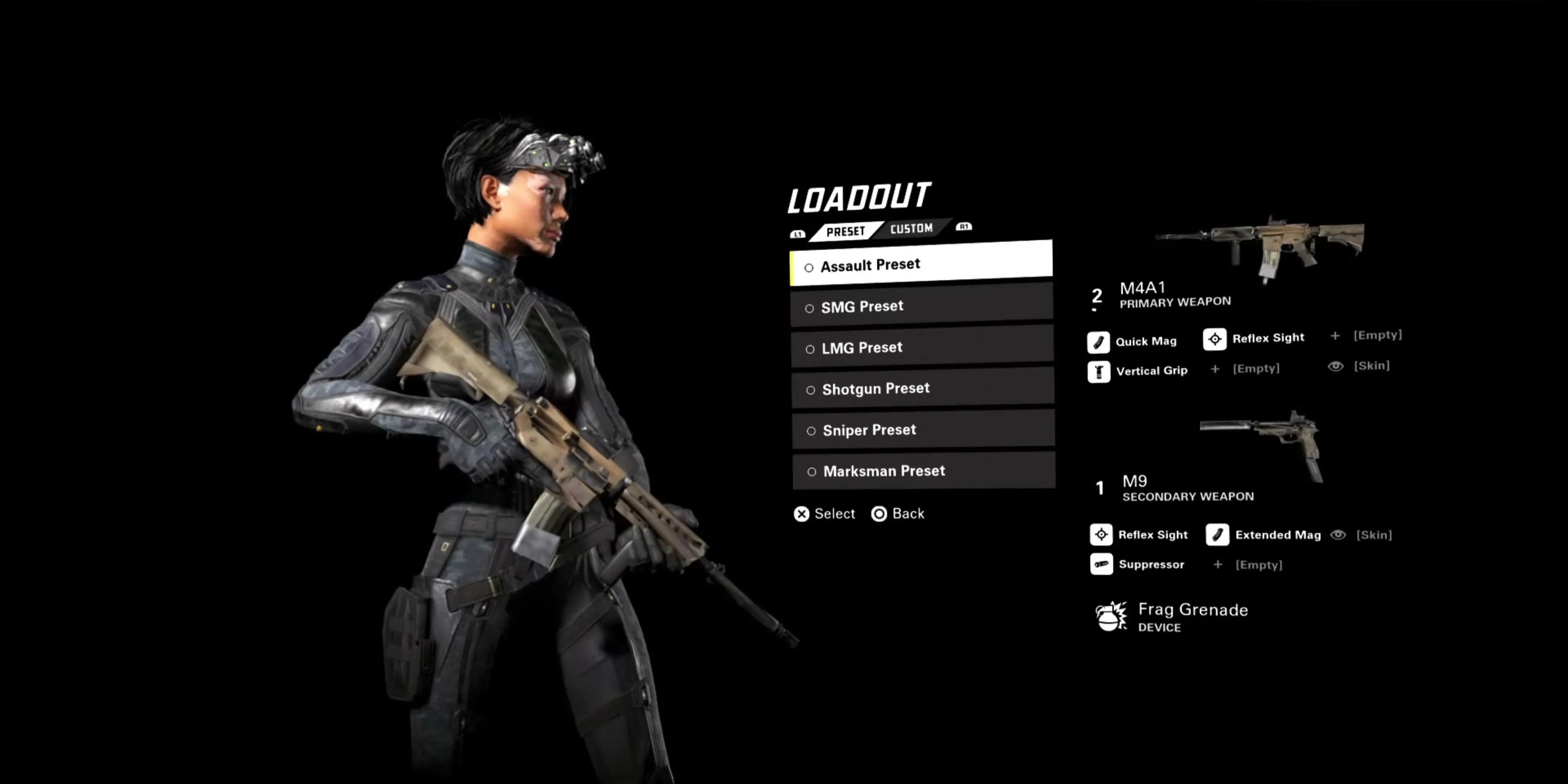This screenshot has width=1568, height=784.
Task: Choose the Sniper Preset loadout
Action: pos(923,430)
